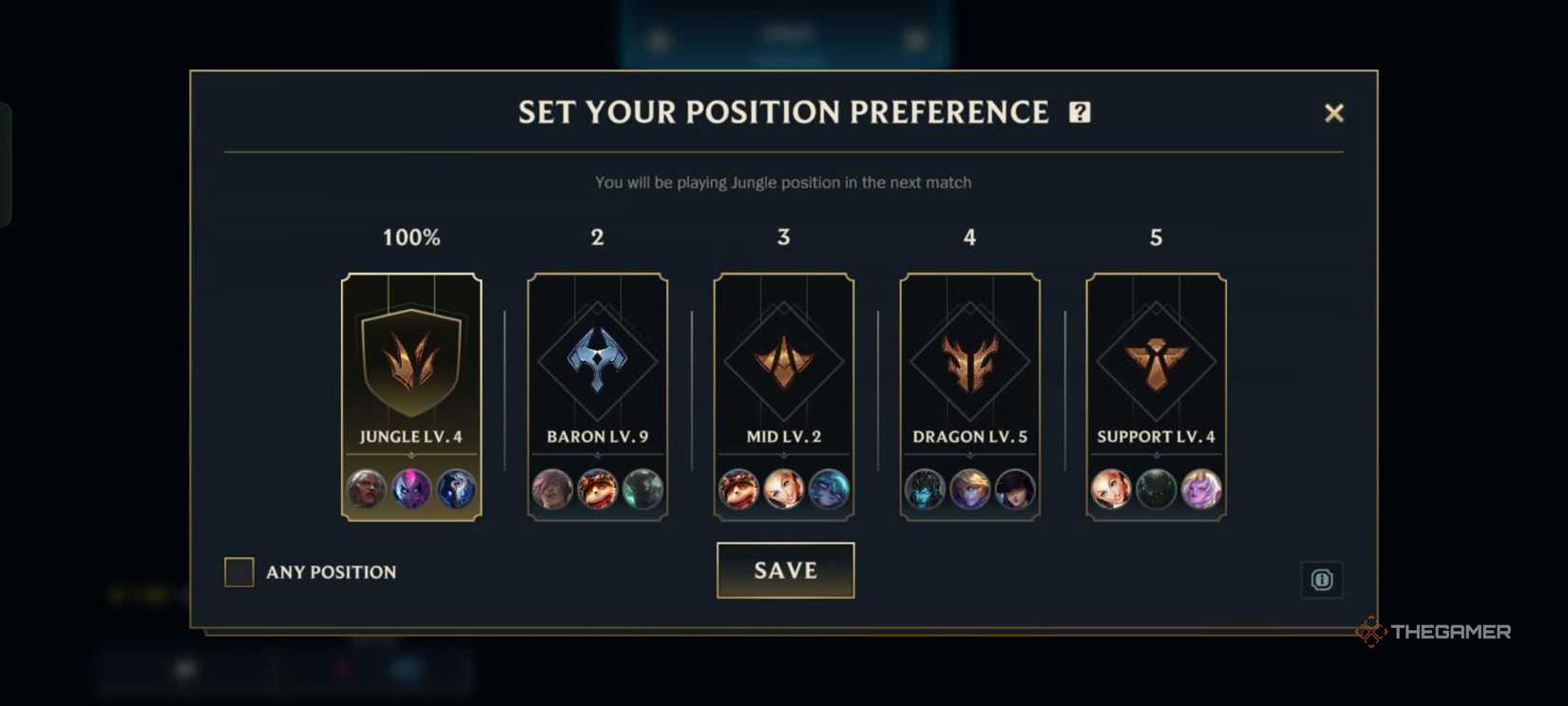The width and height of the screenshot is (1568, 706).
Task: Toggle Any Position off after selecting it
Action: (x=239, y=571)
